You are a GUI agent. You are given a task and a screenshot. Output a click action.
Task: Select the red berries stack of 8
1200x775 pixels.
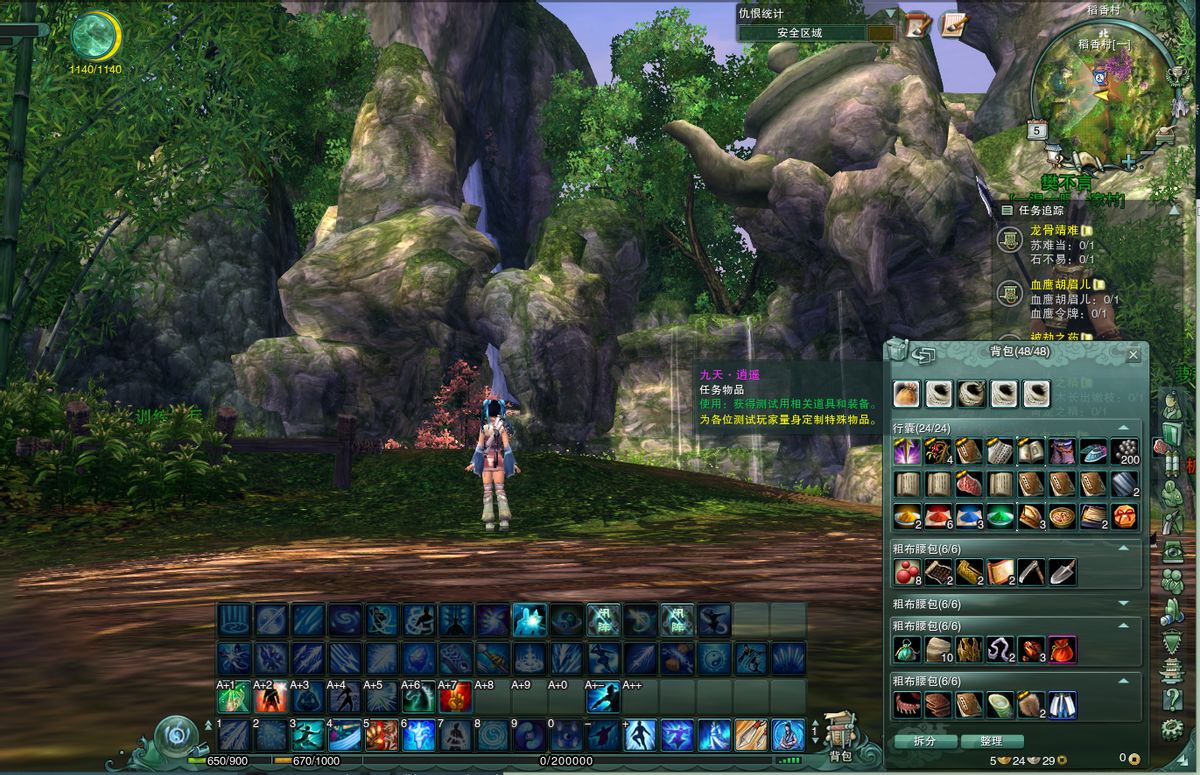pos(907,572)
